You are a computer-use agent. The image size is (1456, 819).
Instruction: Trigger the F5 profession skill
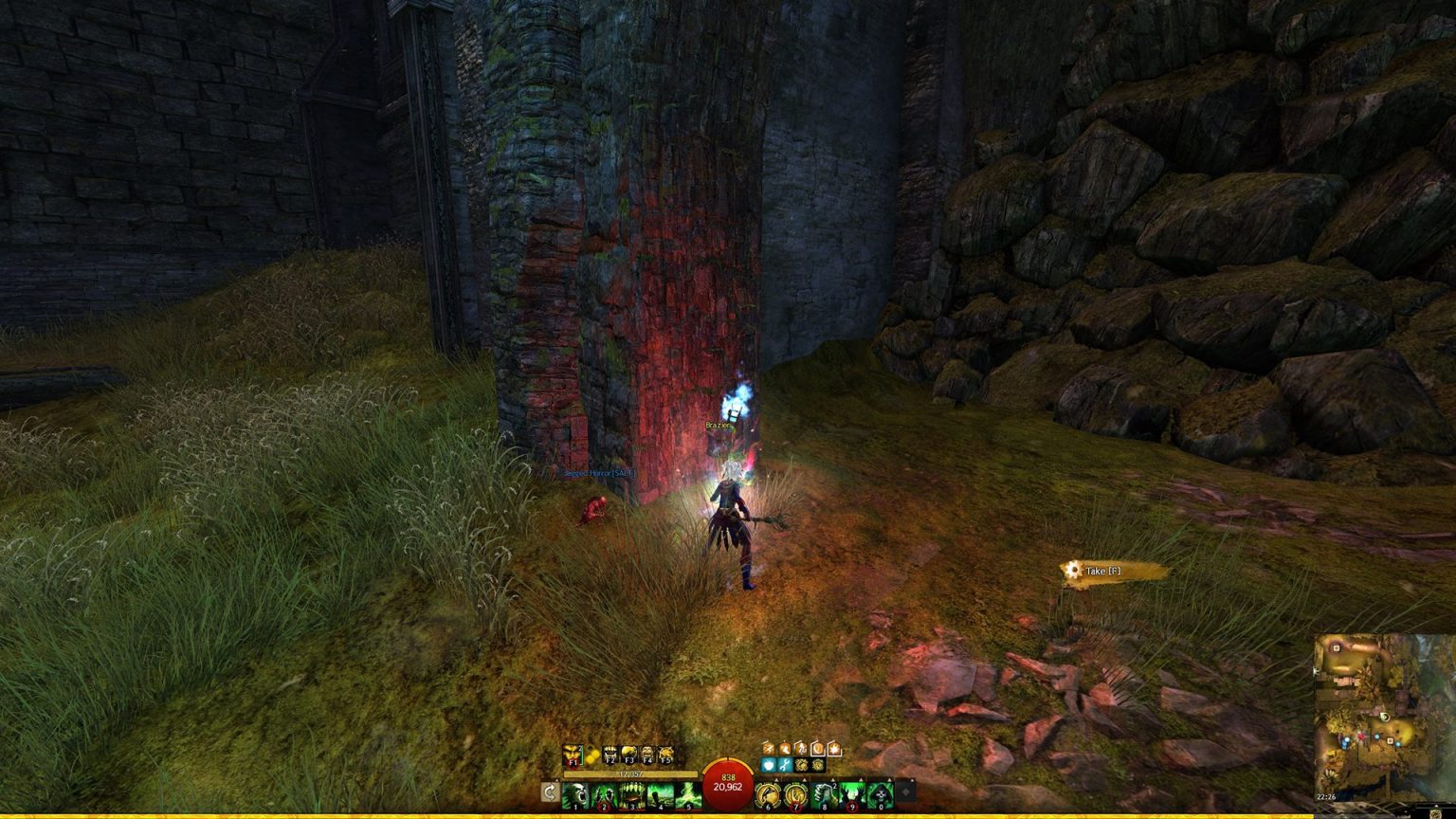(x=666, y=755)
